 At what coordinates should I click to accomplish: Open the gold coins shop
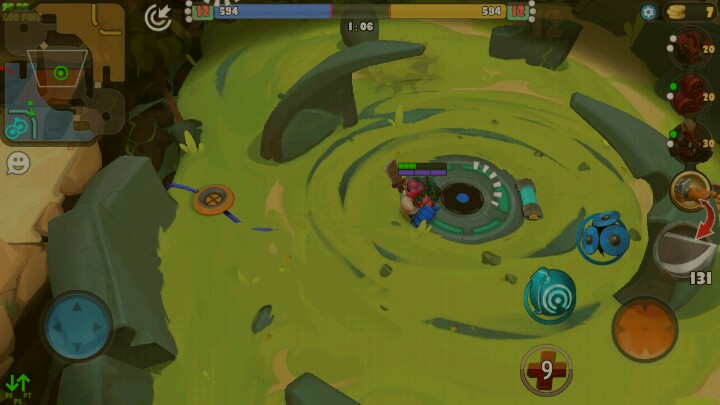coord(691,12)
